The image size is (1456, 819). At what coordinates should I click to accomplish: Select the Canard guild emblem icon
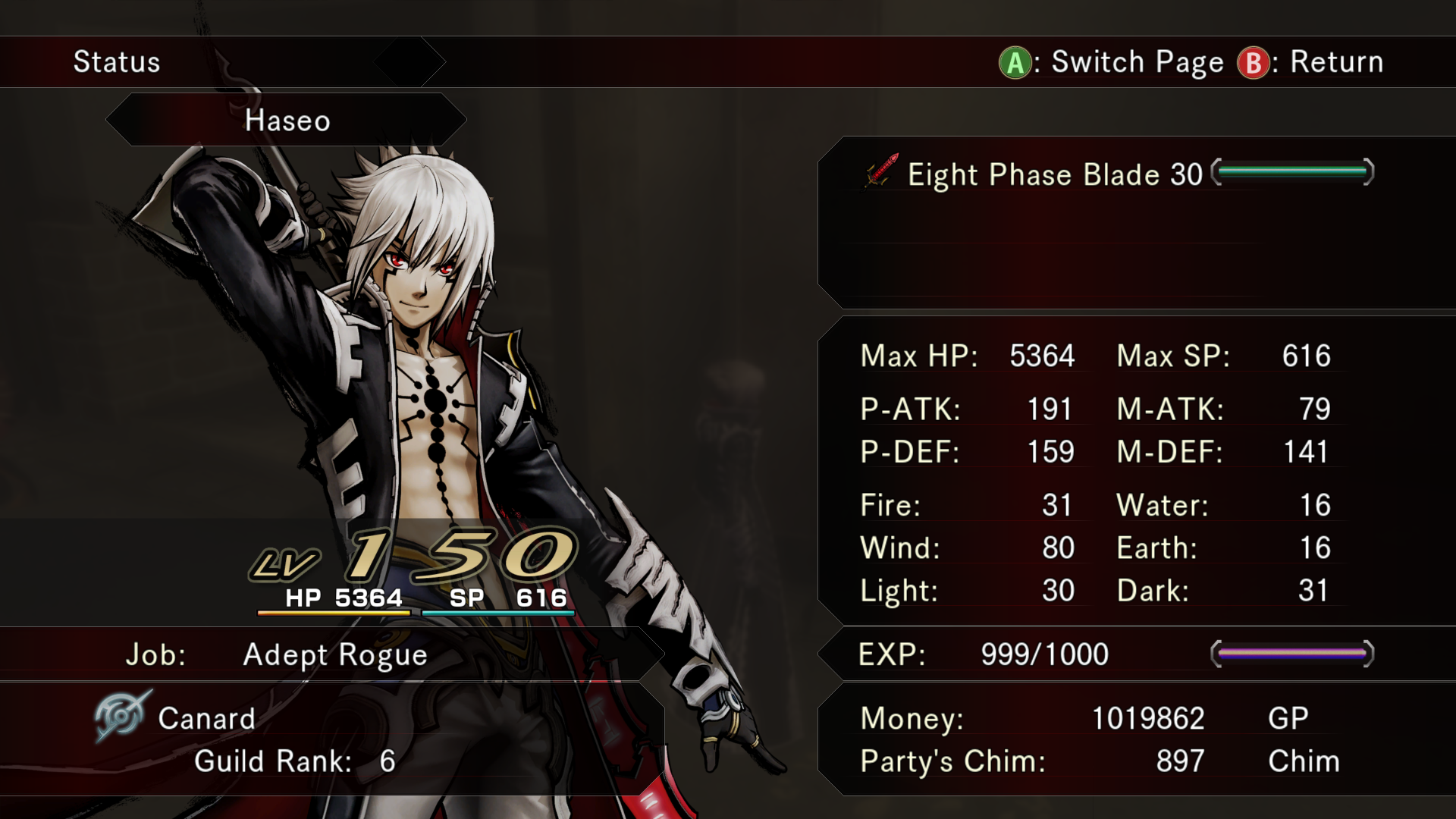point(121,715)
